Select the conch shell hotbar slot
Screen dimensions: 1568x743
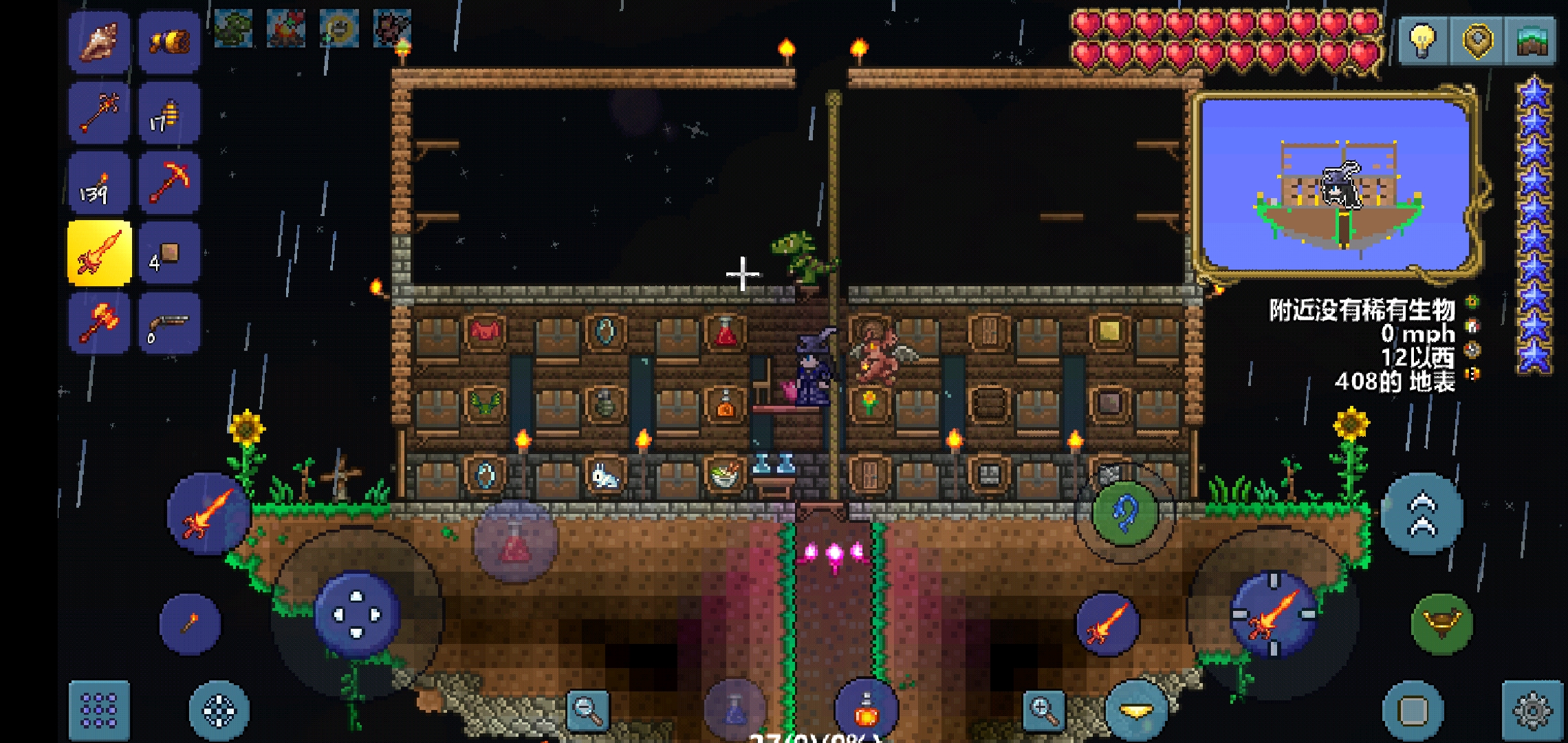[x=99, y=42]
